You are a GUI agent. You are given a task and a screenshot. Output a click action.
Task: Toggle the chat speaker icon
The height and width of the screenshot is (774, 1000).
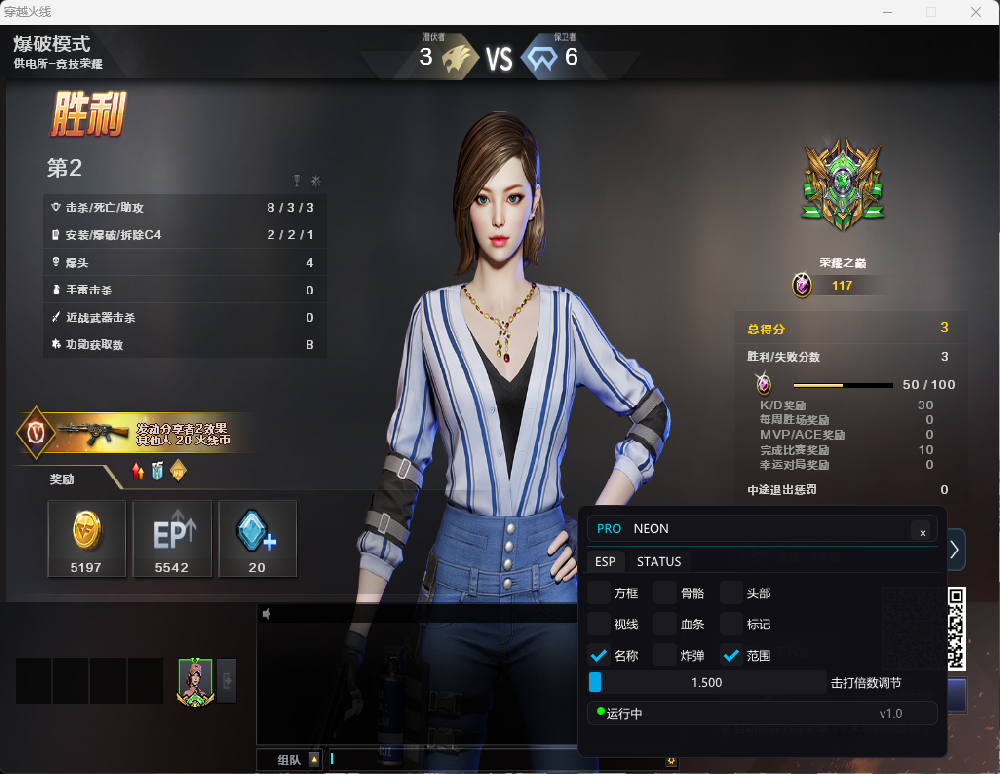click(x=266, y=613)
